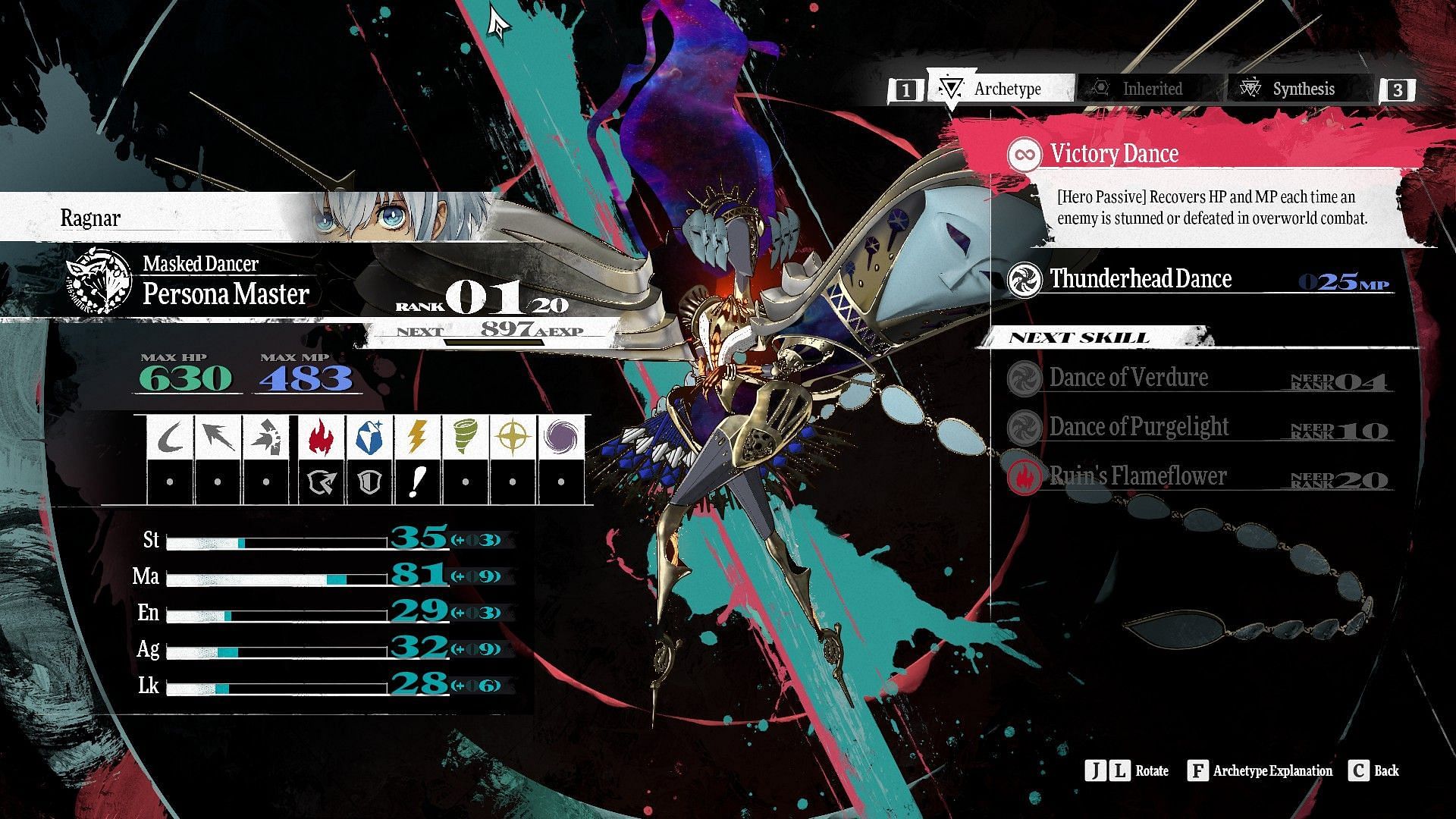Select the ice element affinity icon
The height and width of the screenshot is (819, 1456).
(369, 437)
